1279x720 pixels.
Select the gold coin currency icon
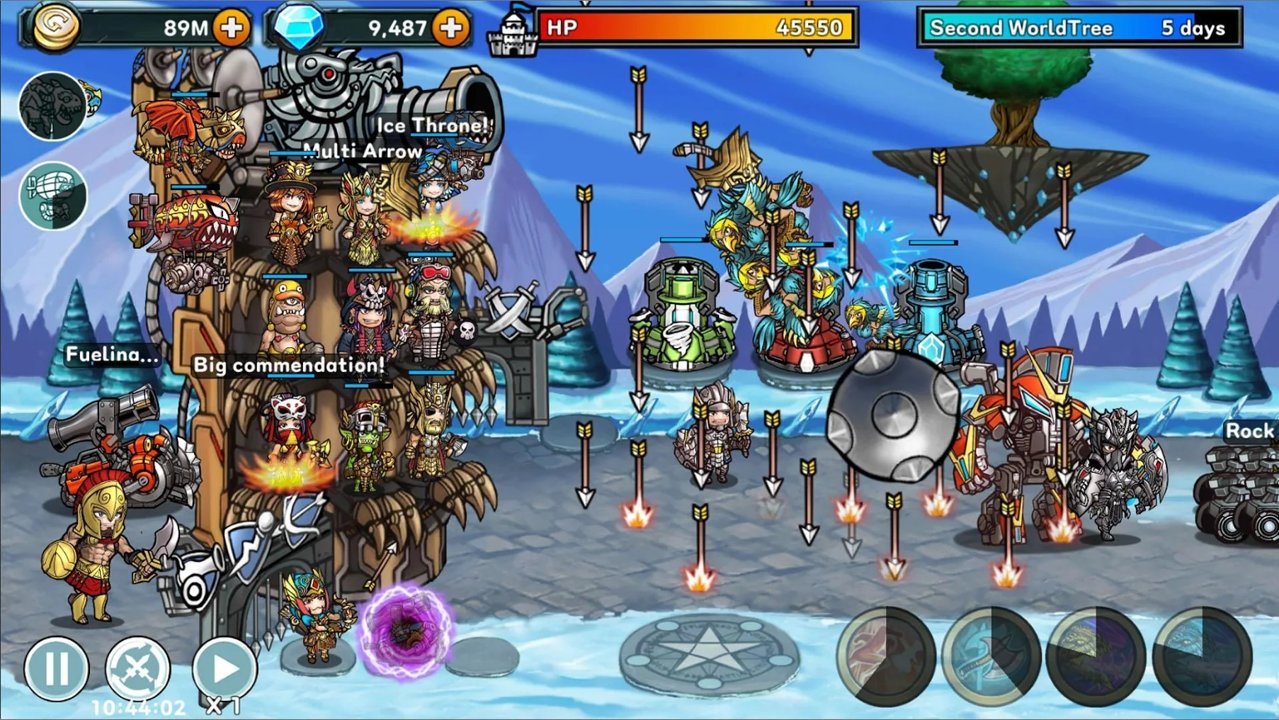57,27
